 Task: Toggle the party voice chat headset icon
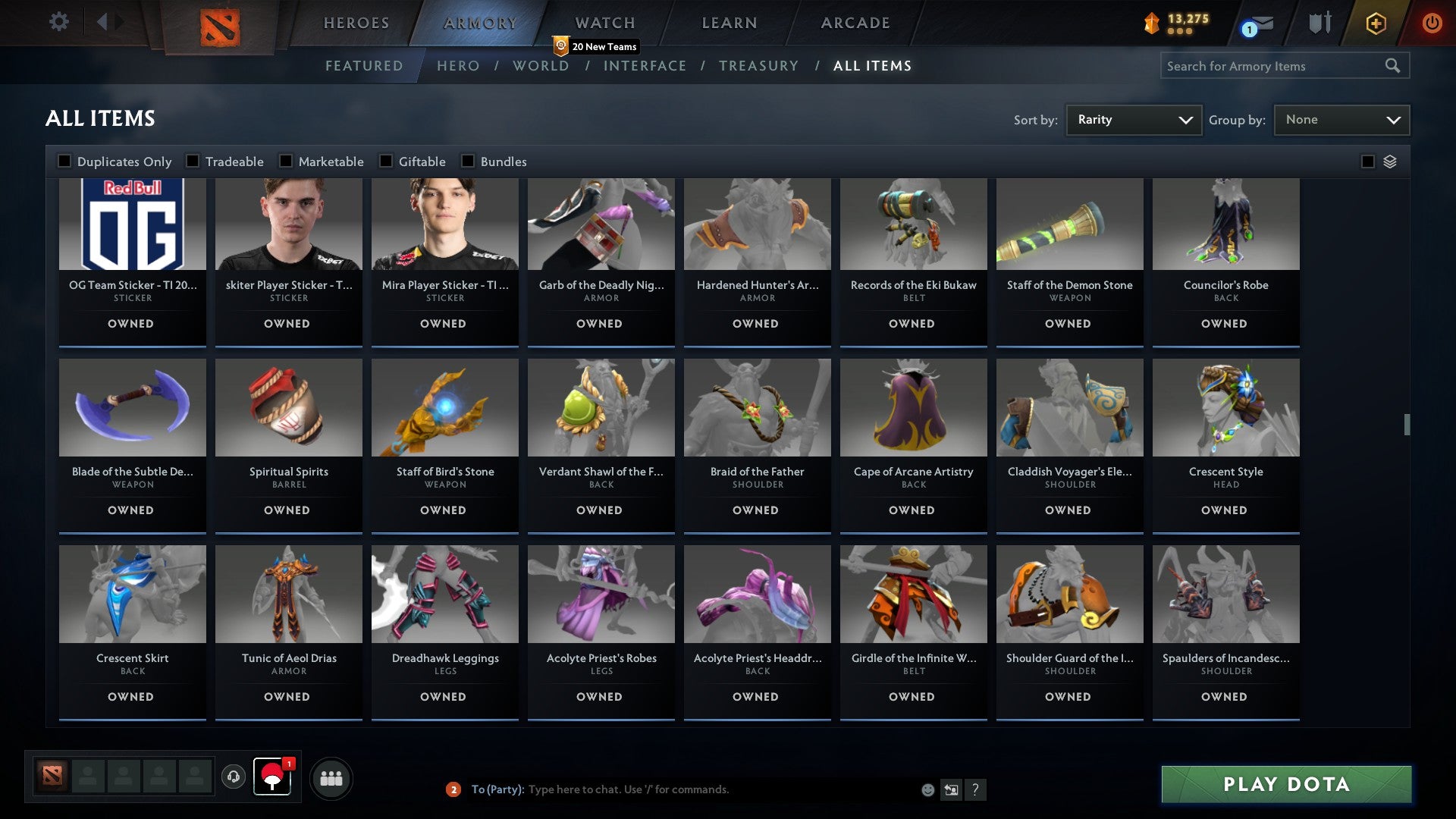click(234, 777)
